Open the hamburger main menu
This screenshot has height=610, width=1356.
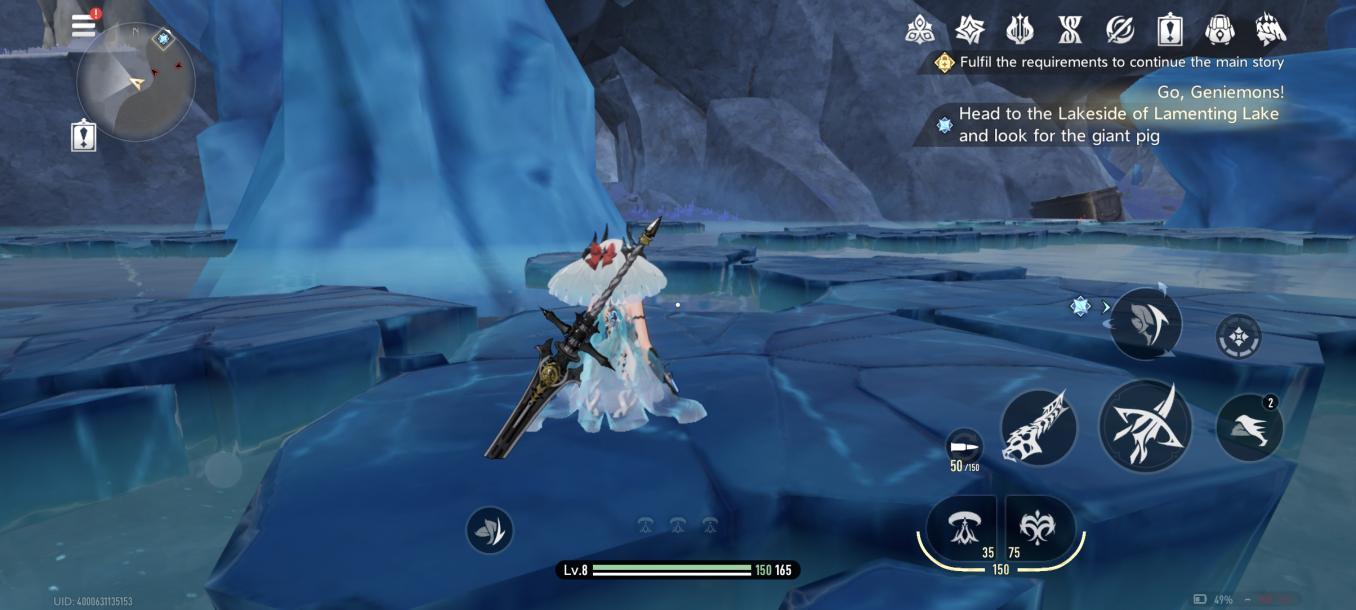click(x=84, y=26)
